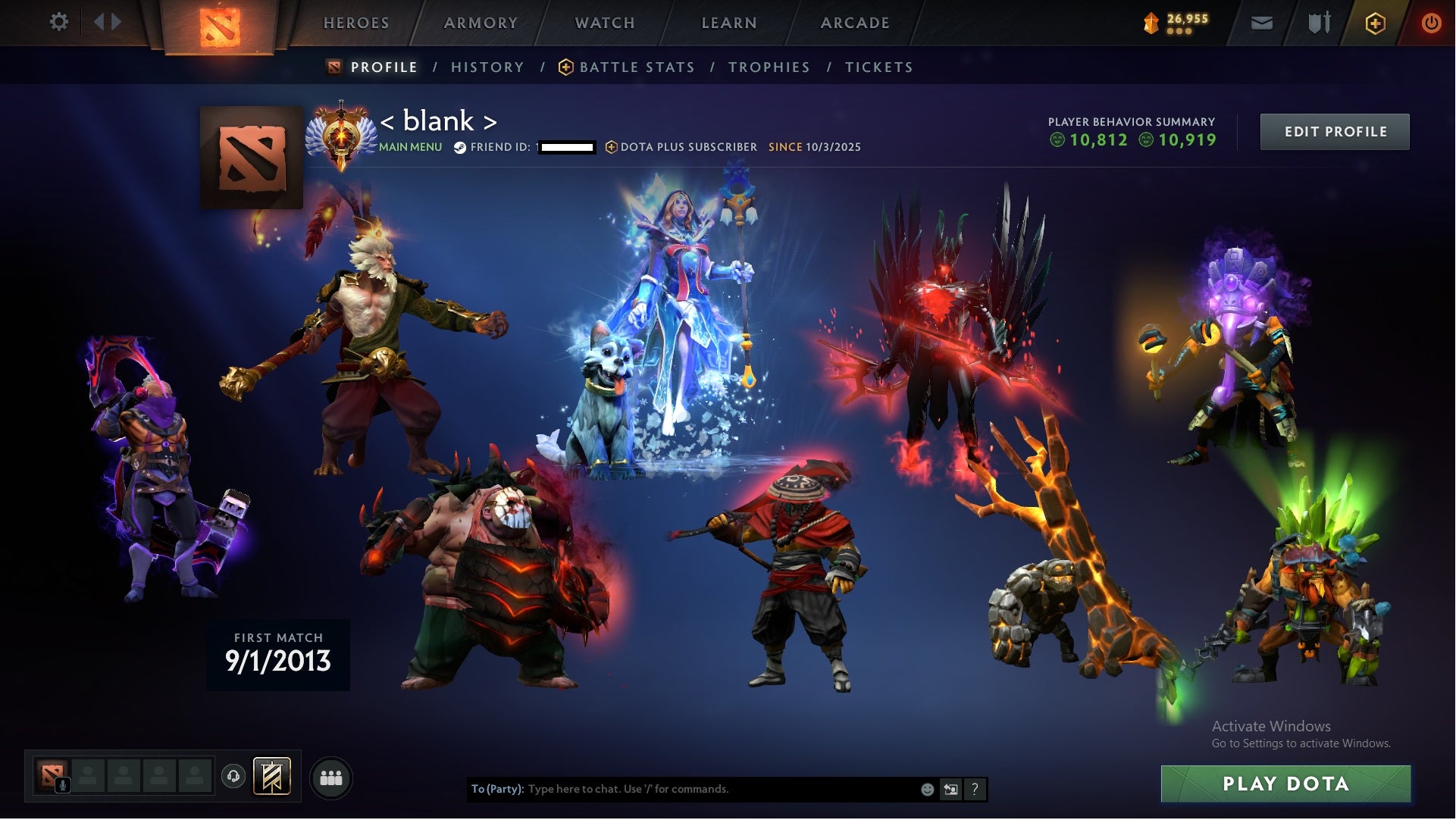1456x820 pixels.
Task: Toggle the chat wheel icon beside emoticons
Action: tap(950, 789)
